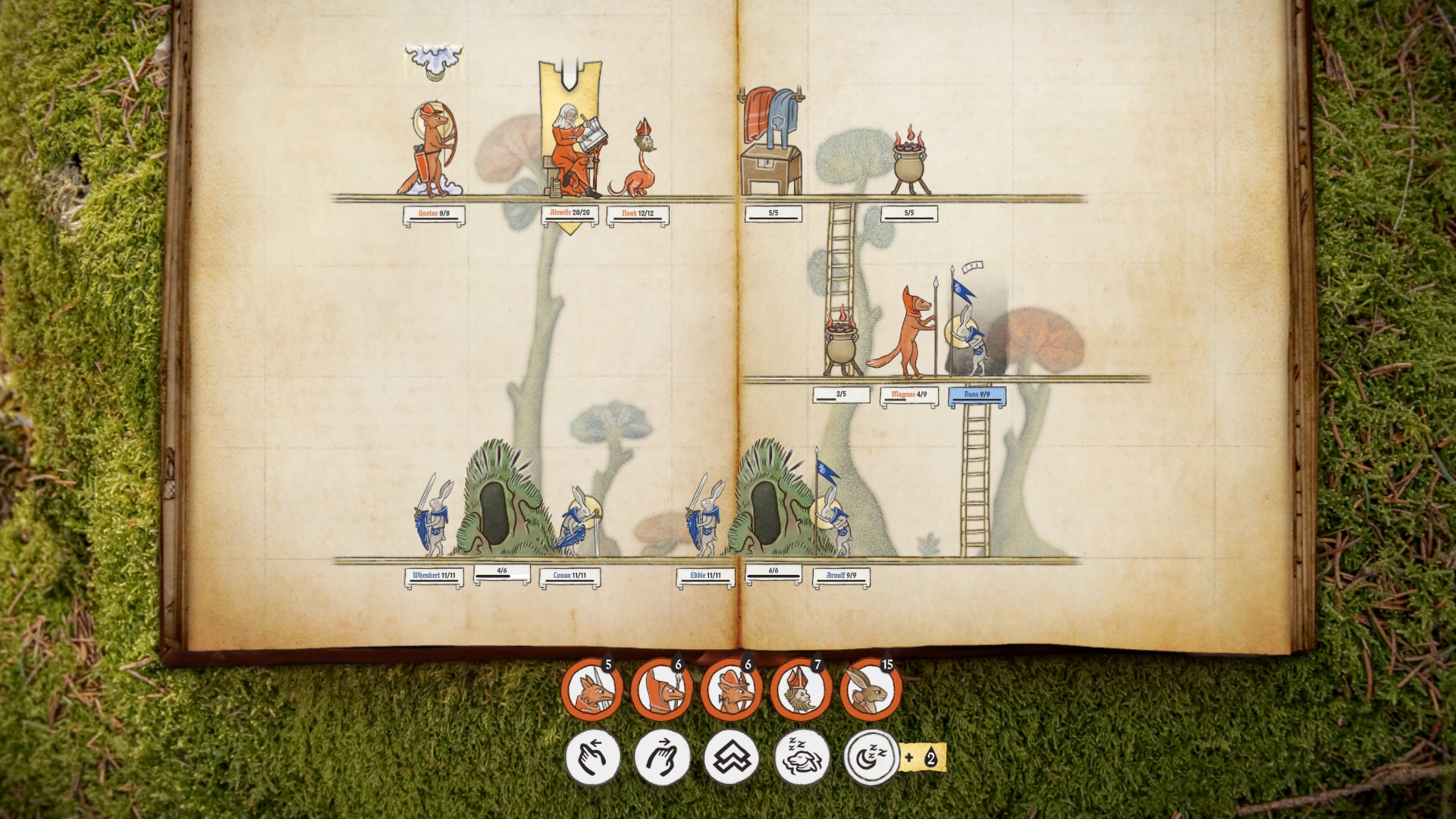Select the Alewife nameplate

click(570, 213)
